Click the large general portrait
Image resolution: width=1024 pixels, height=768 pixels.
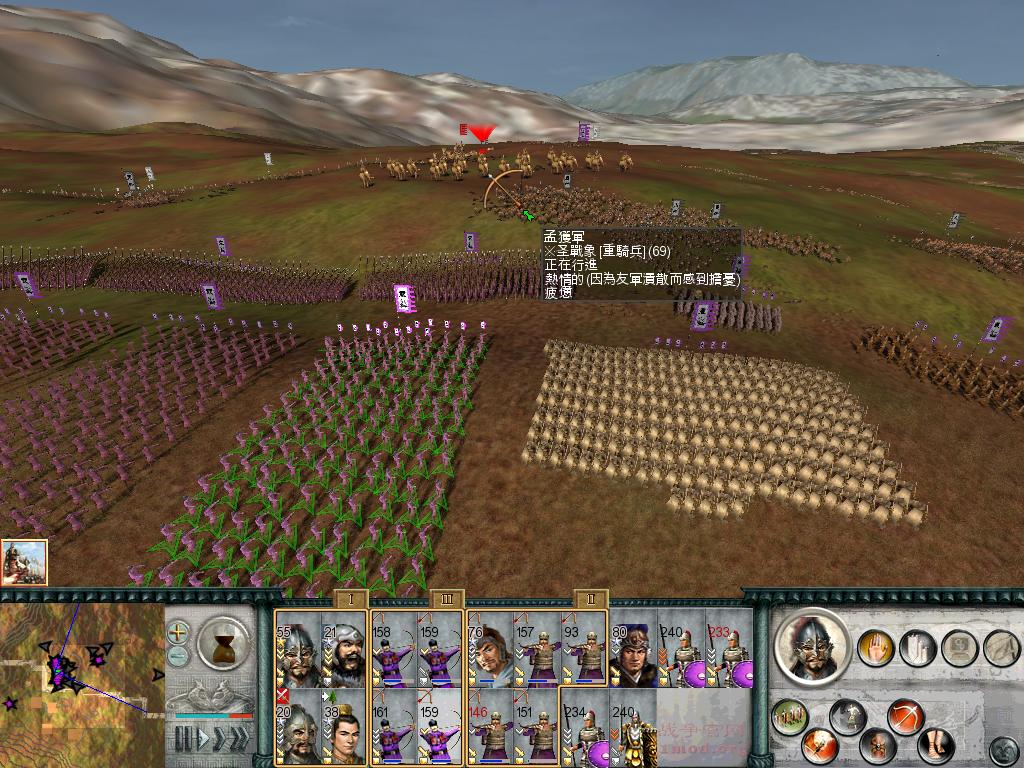tap(811, 648)
